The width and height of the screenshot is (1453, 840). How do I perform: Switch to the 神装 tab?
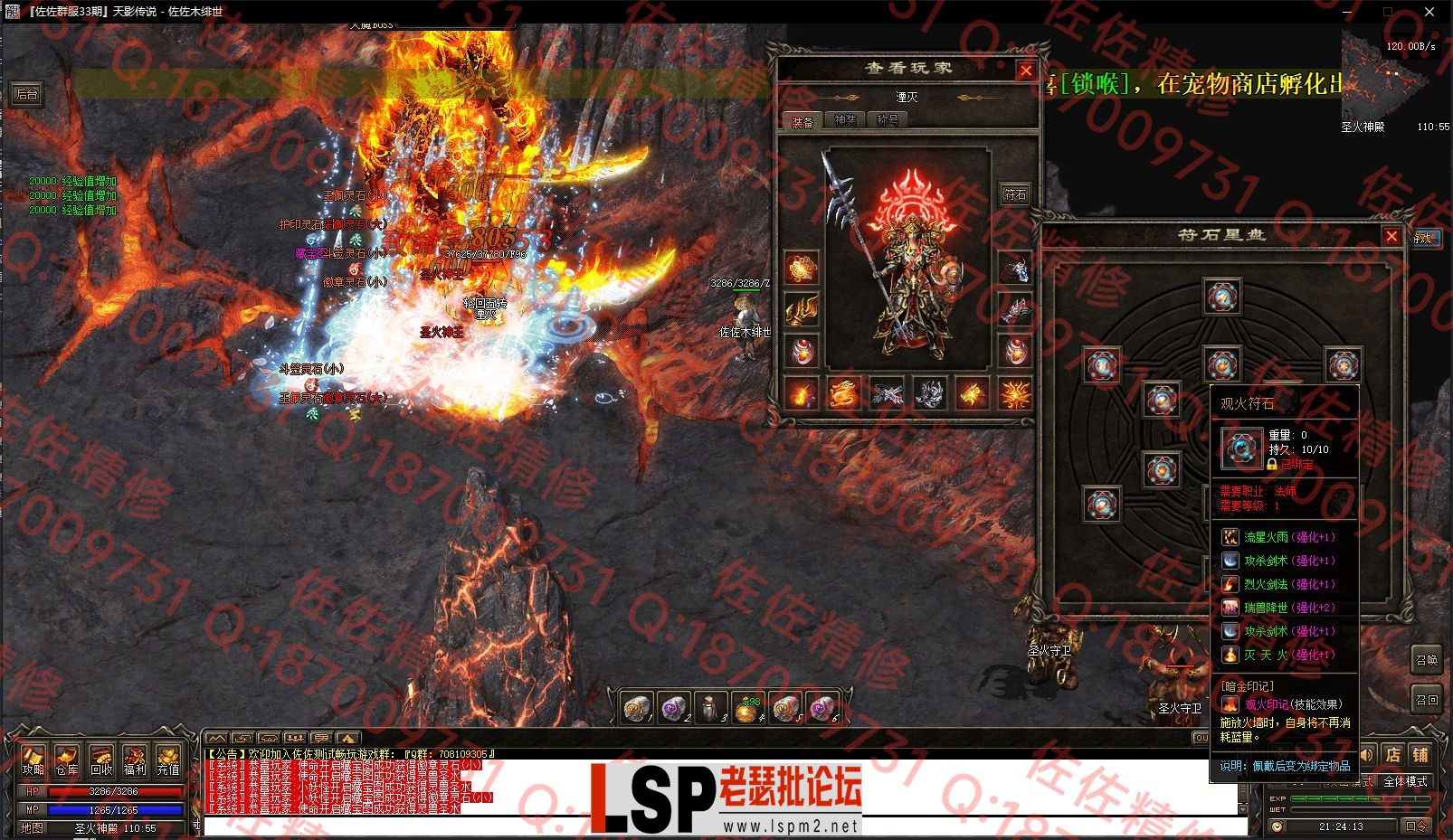[845, 120]
